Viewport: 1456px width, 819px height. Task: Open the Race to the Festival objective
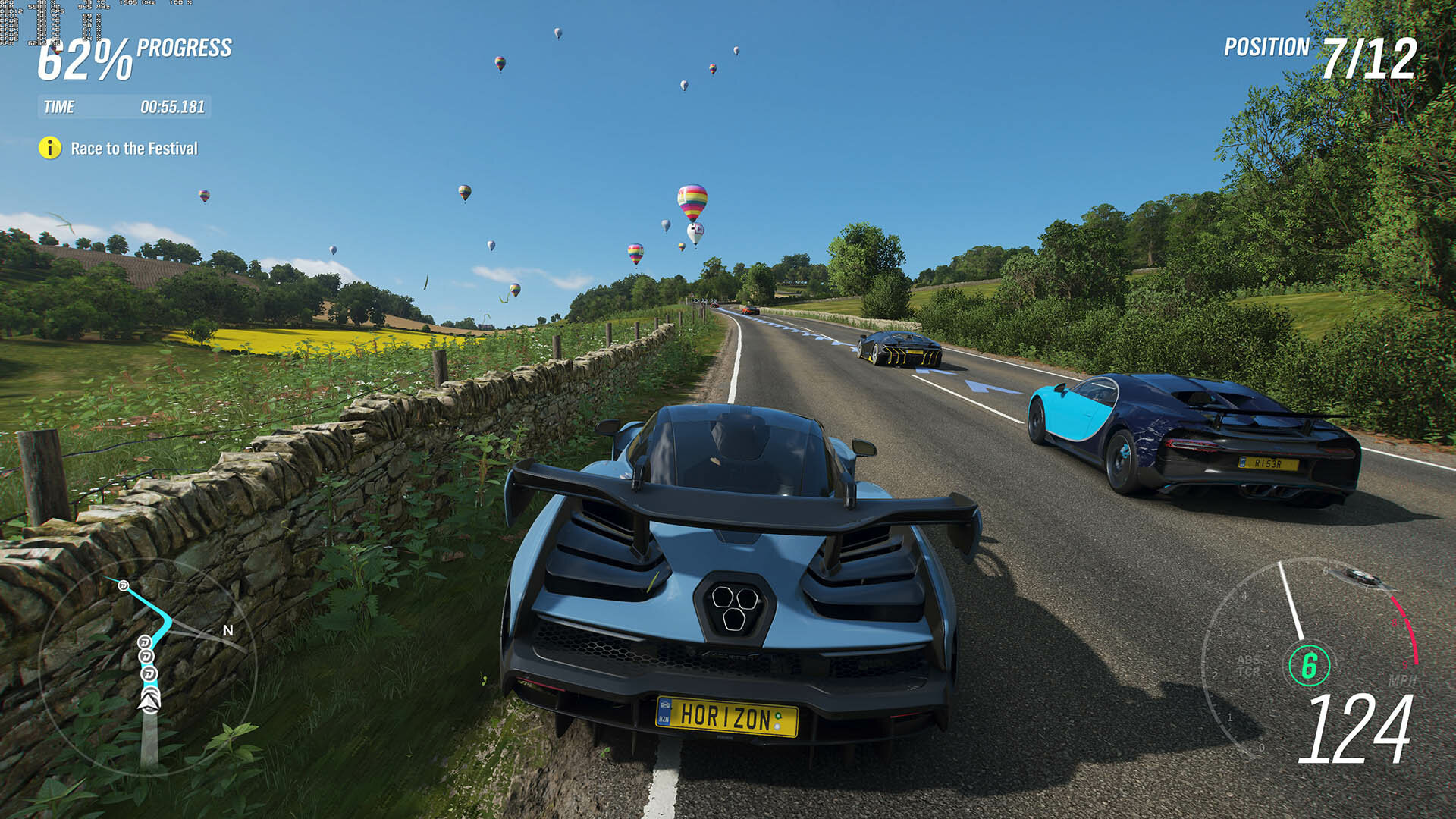[134, 149]
